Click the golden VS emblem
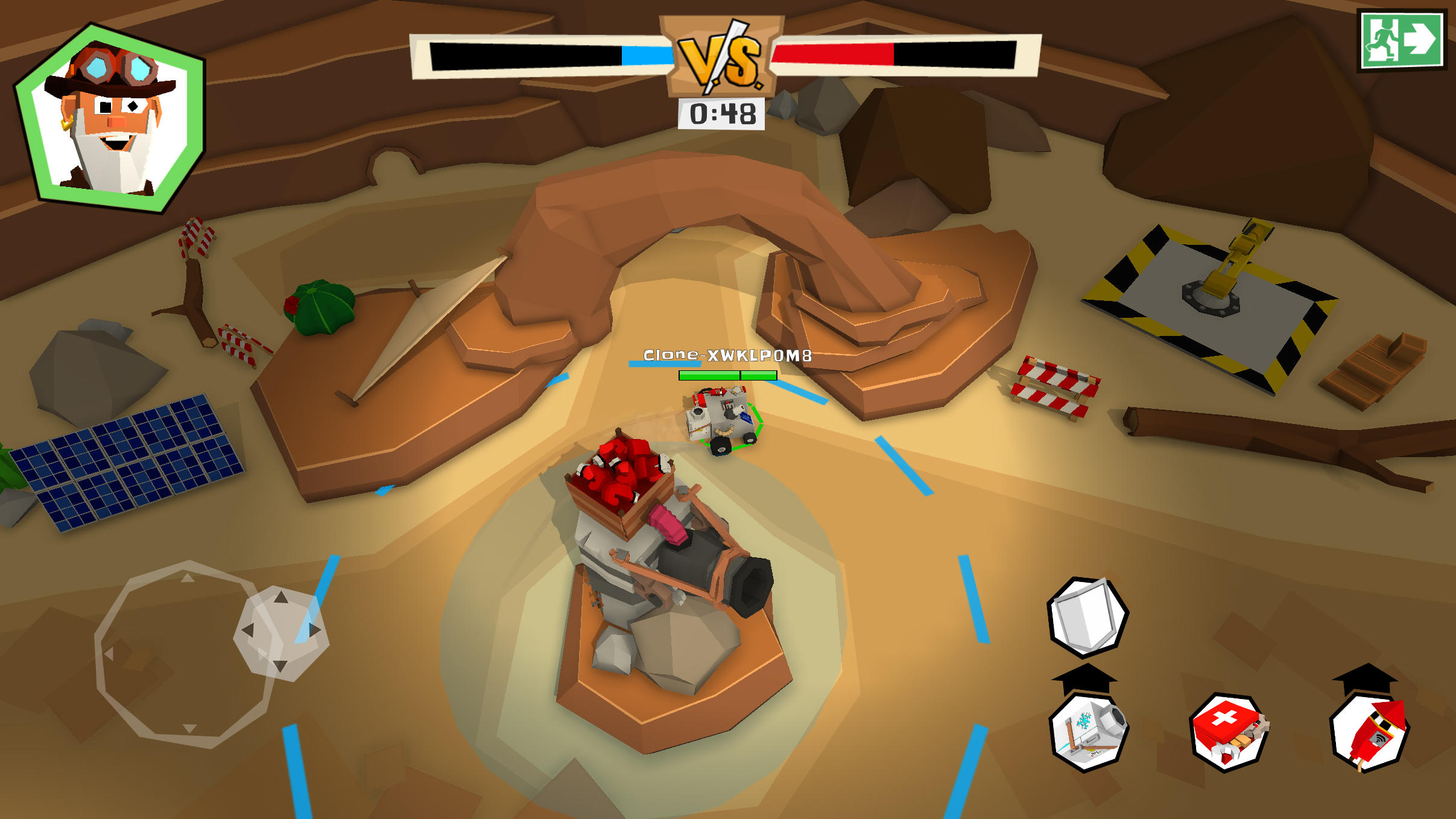 point(722,58)
